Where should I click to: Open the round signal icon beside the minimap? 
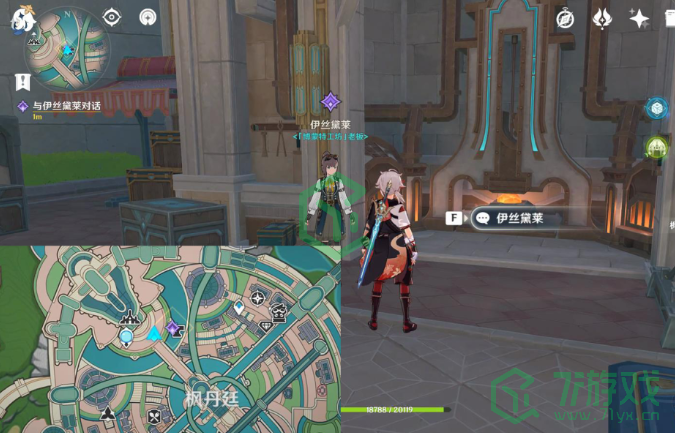coord(148,17)
